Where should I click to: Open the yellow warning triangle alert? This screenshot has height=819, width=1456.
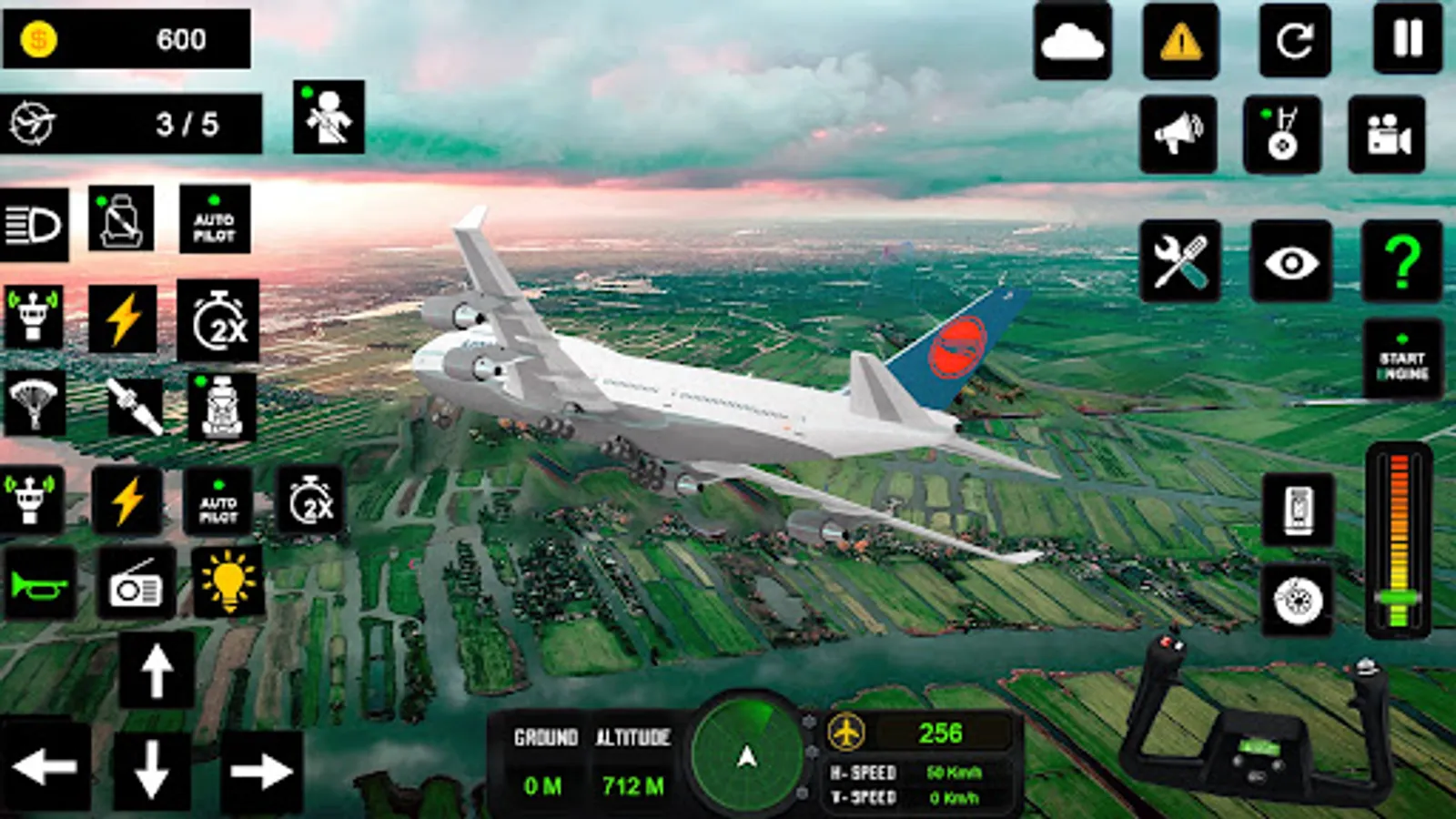coord(1181,41)
